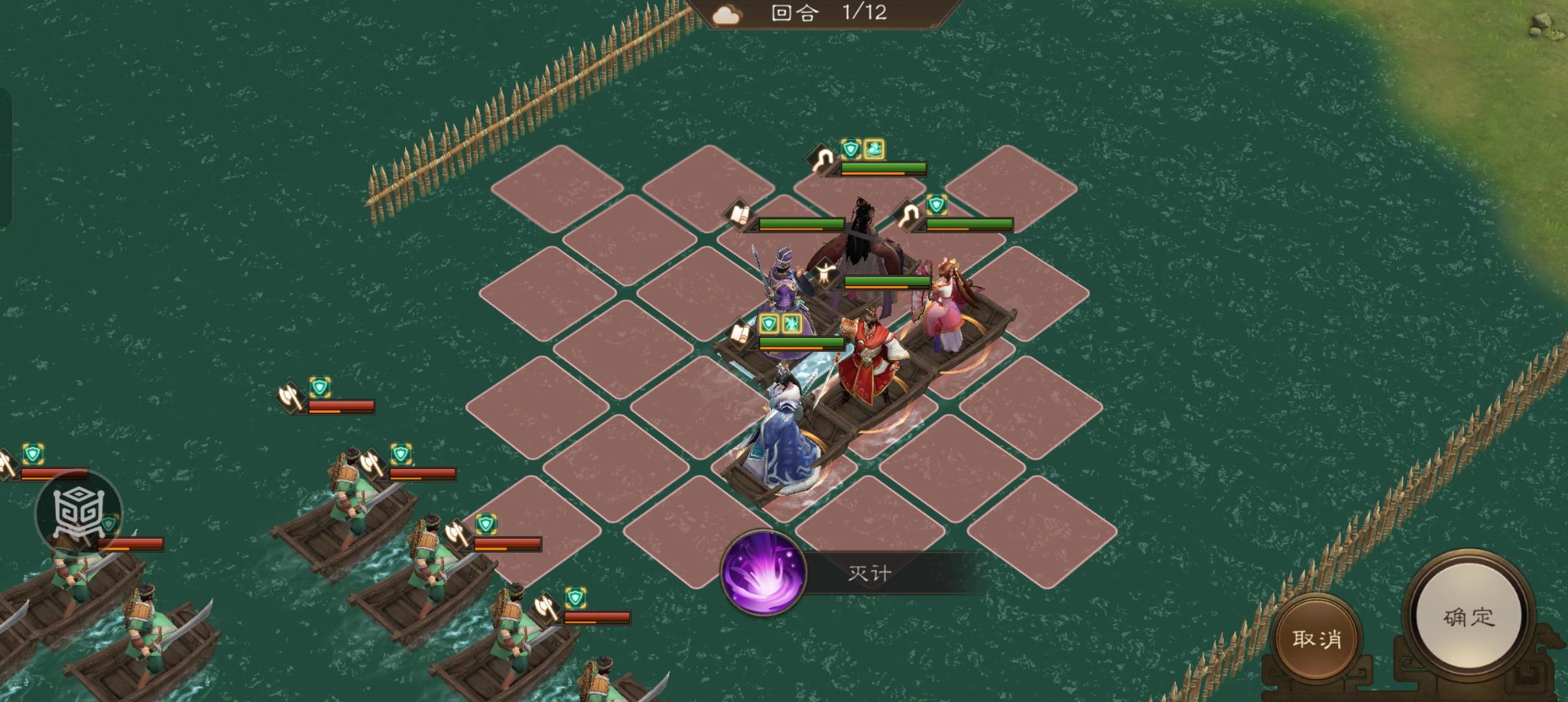The width and height of the screenshot is (1568, 702).
Task: Click the golden buff icon beside the top unit's shield
Action: (874, 148)
